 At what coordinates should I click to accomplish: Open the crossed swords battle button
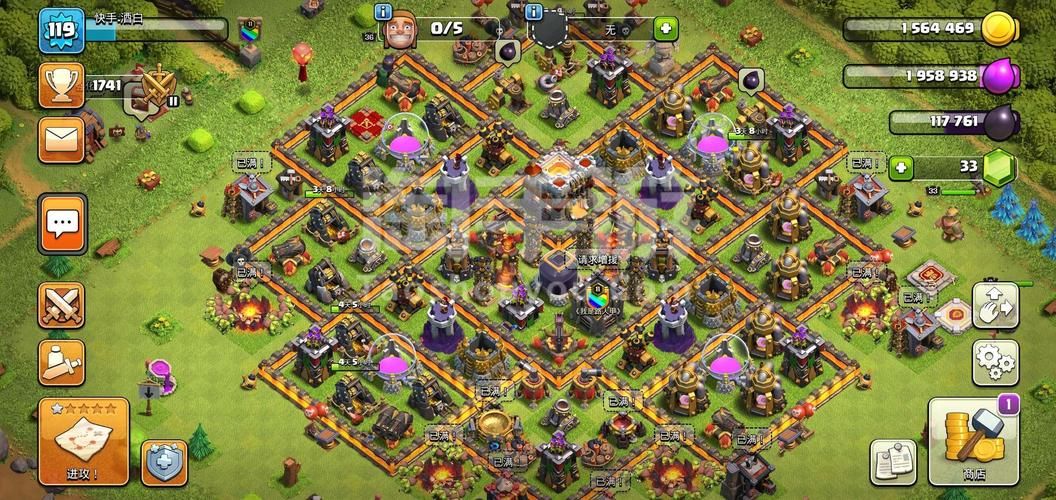61,305
